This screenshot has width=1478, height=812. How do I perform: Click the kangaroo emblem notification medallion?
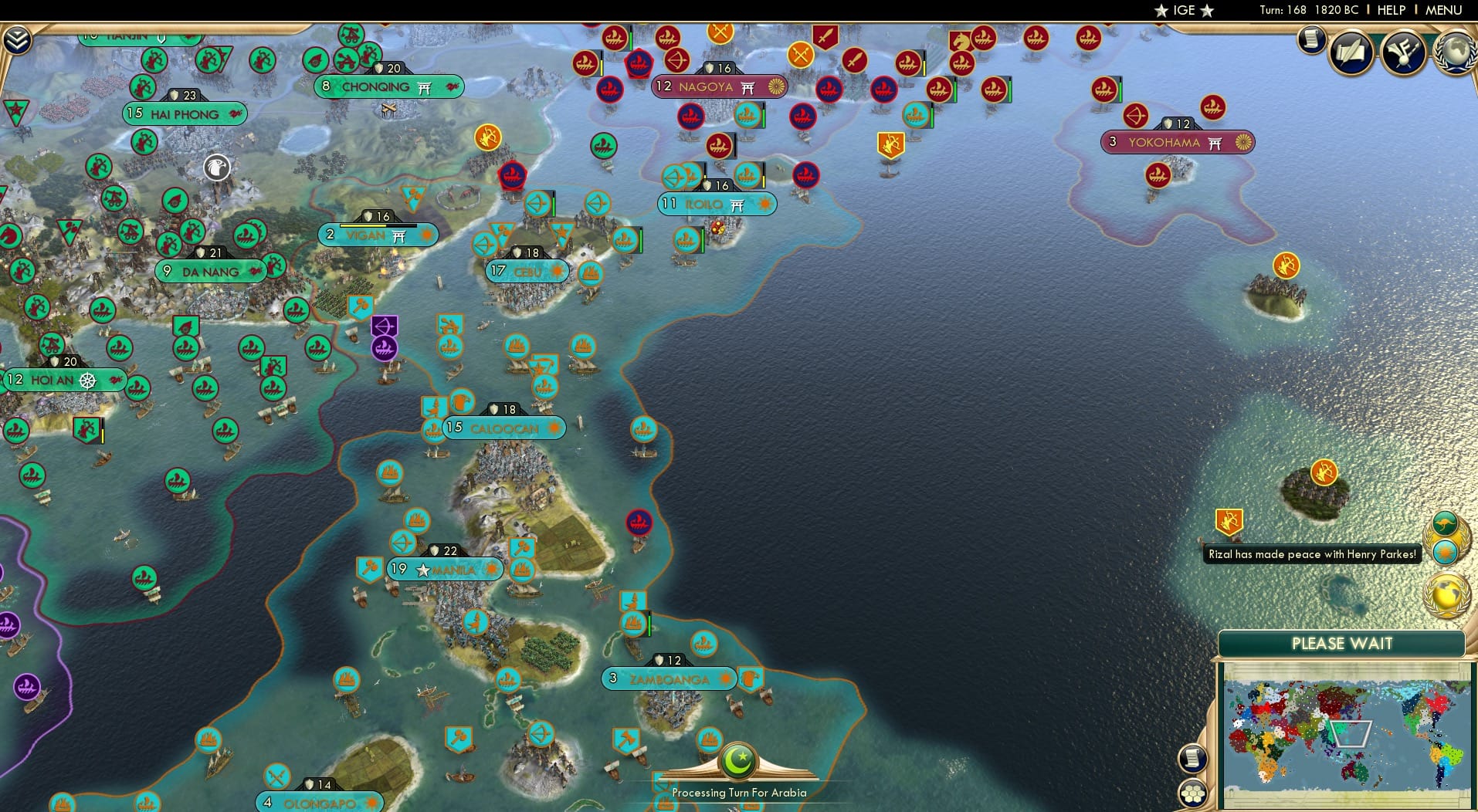click(1444, 523)
